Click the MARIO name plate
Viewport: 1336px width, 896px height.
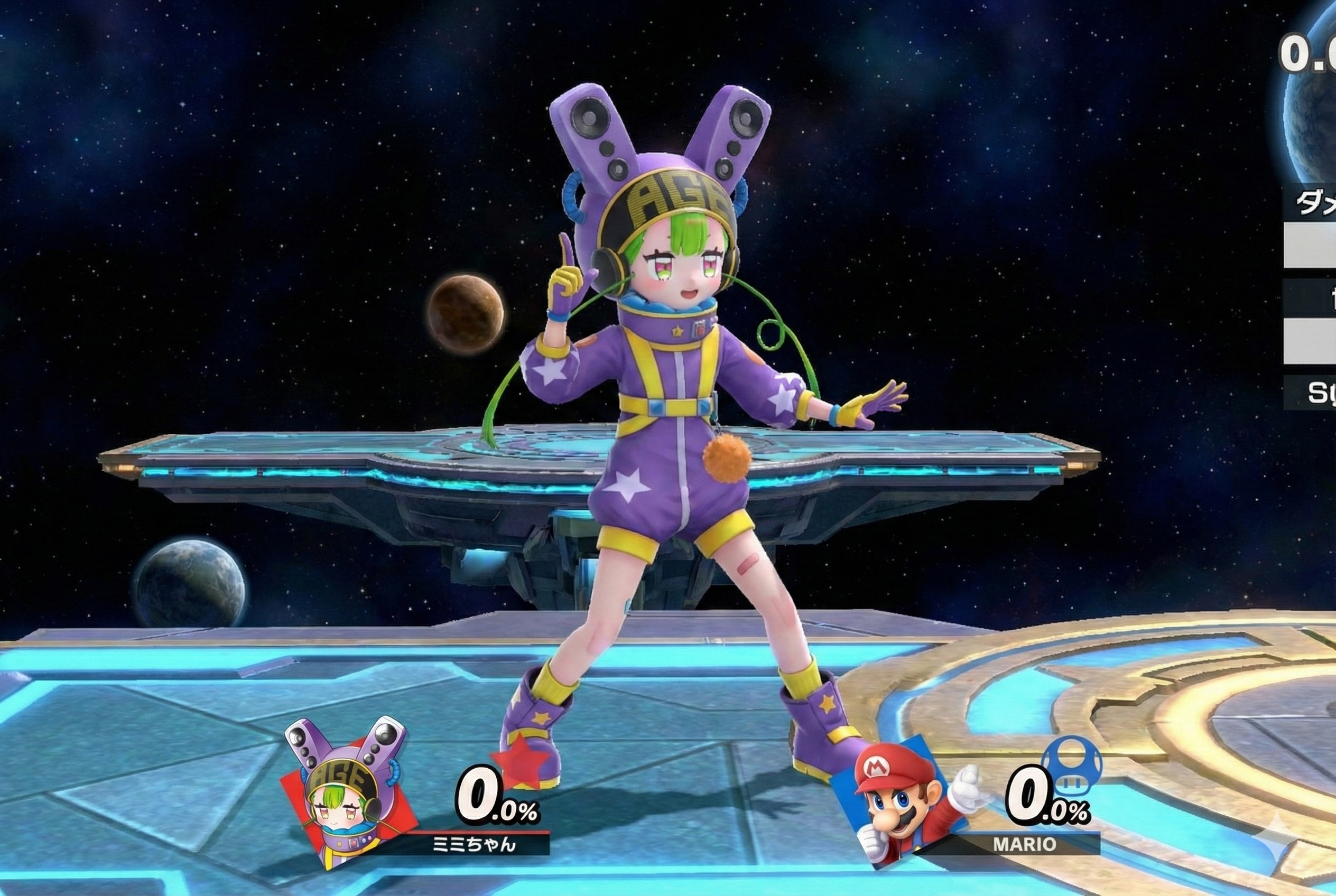click(1024, 845)
